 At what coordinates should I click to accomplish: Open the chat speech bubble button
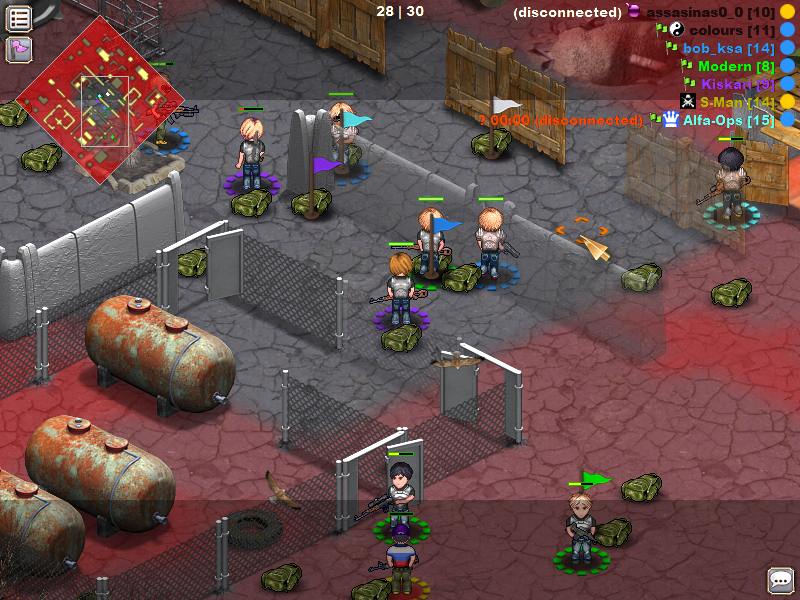tap(780, 580)
